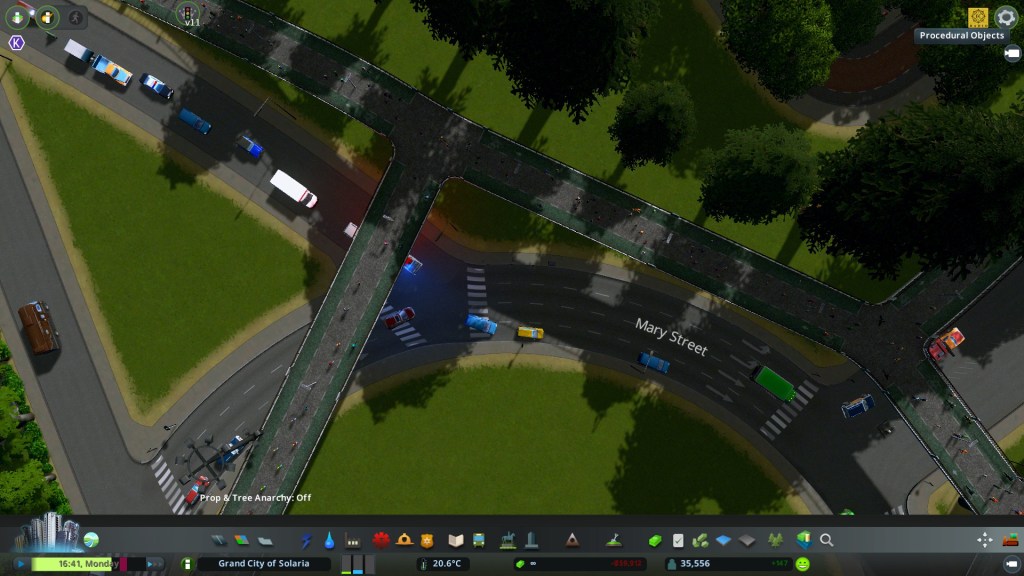1024x576 pixels.
Task: Open the Water and Sewage droplet menu
Action: coord(330,540)
